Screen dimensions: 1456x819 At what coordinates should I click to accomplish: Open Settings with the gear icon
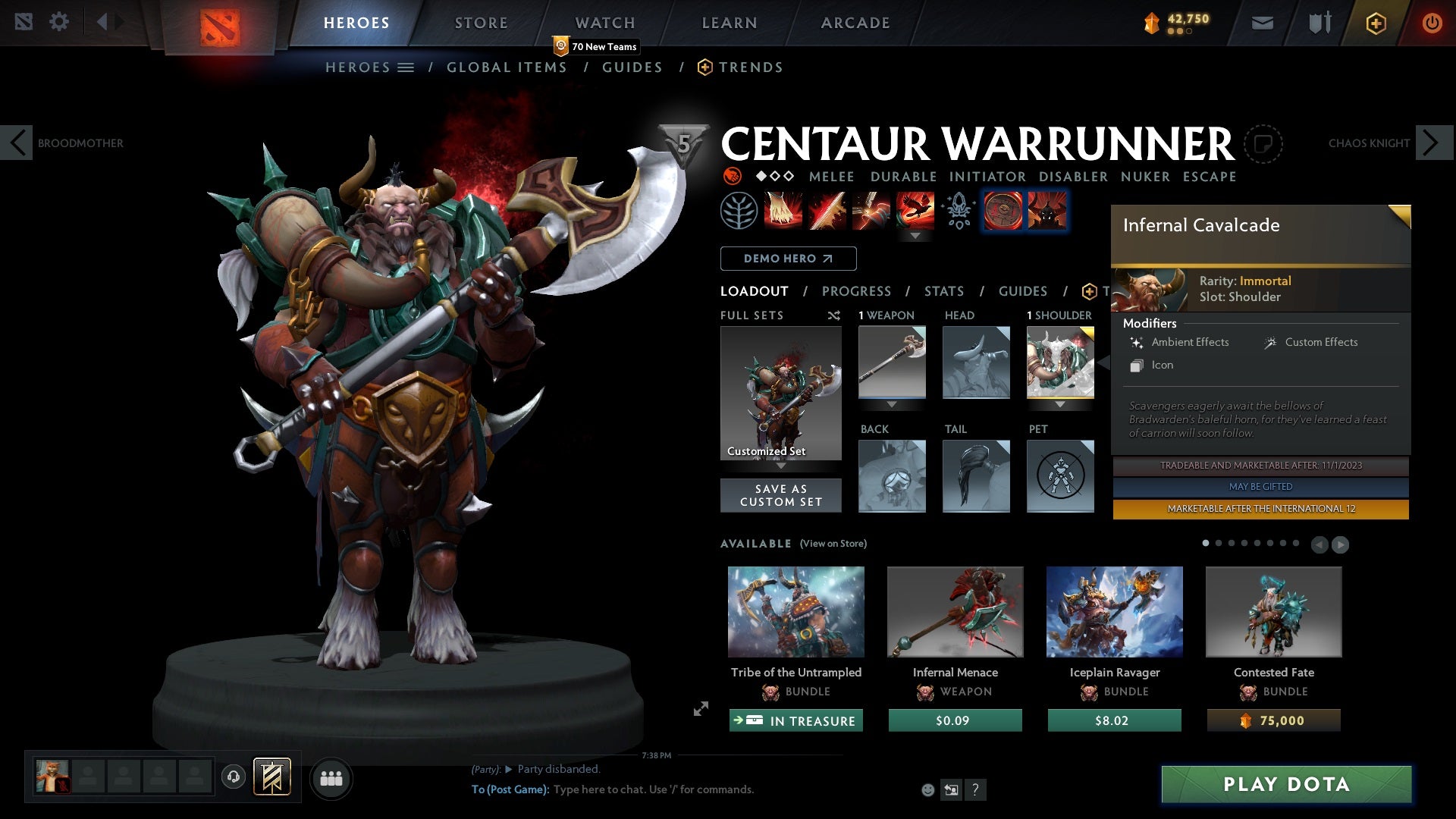59,21
